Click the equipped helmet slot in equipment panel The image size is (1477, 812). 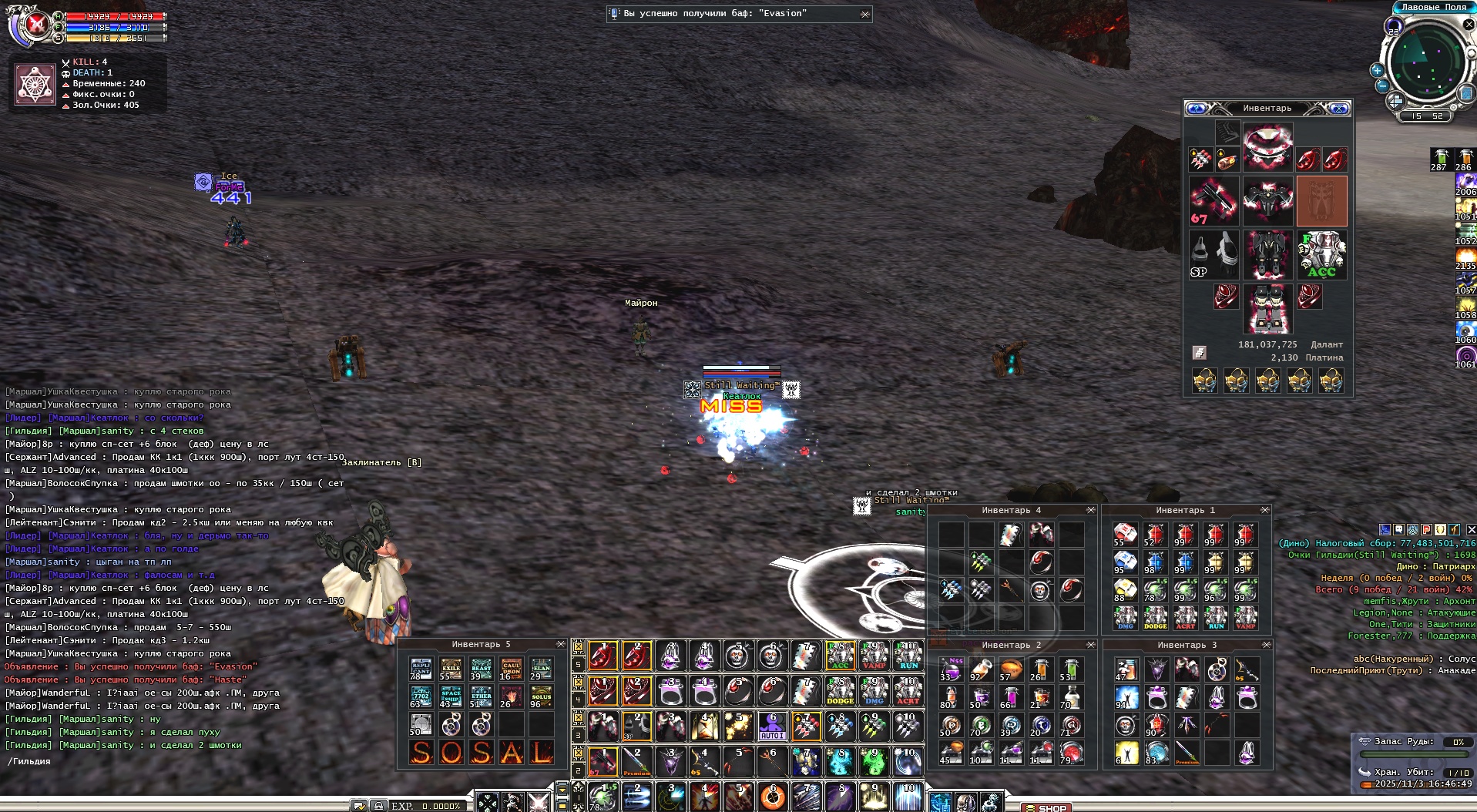click(x=1267, y=146)
